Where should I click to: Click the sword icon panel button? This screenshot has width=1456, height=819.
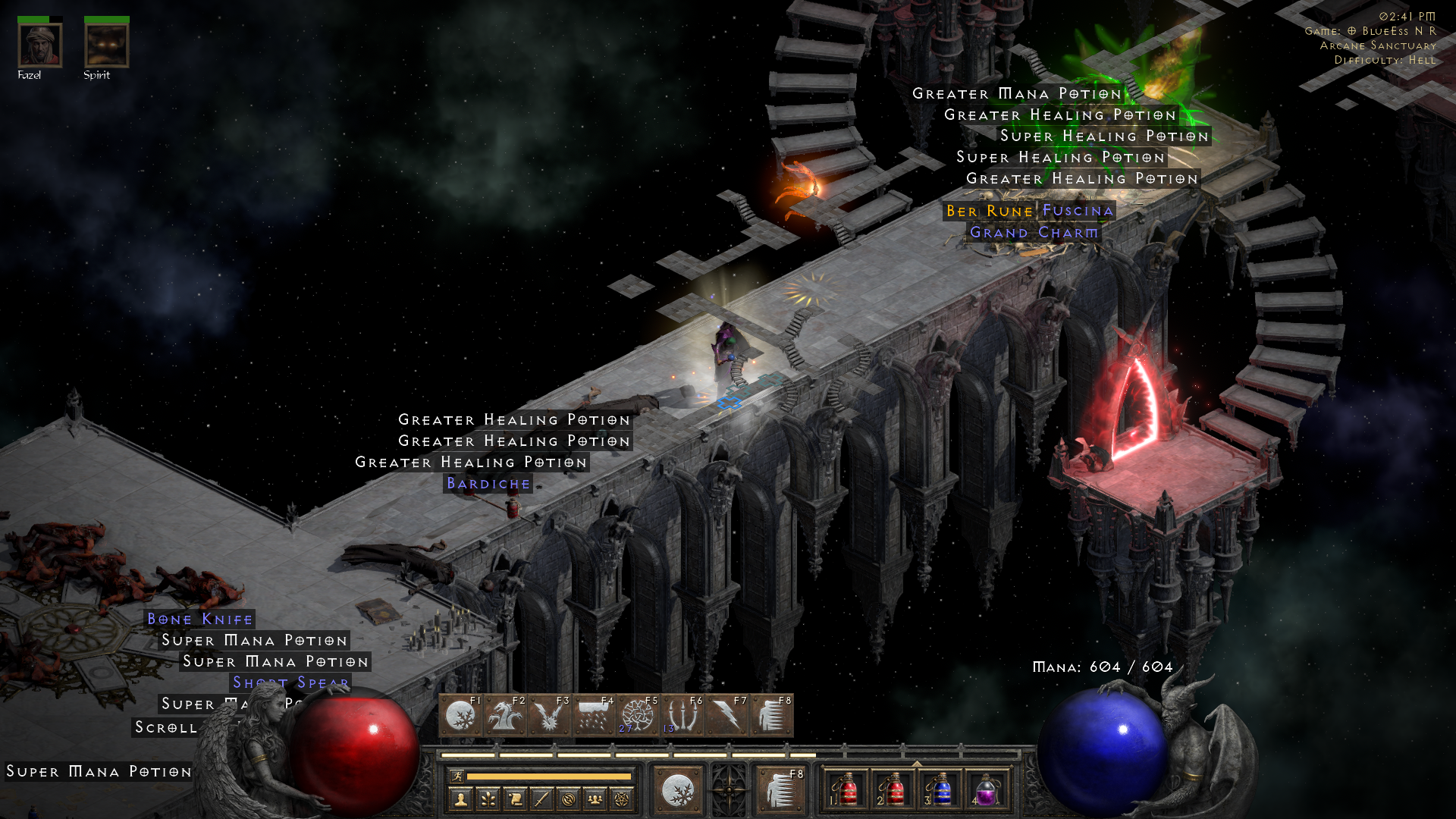coord(541,799)
